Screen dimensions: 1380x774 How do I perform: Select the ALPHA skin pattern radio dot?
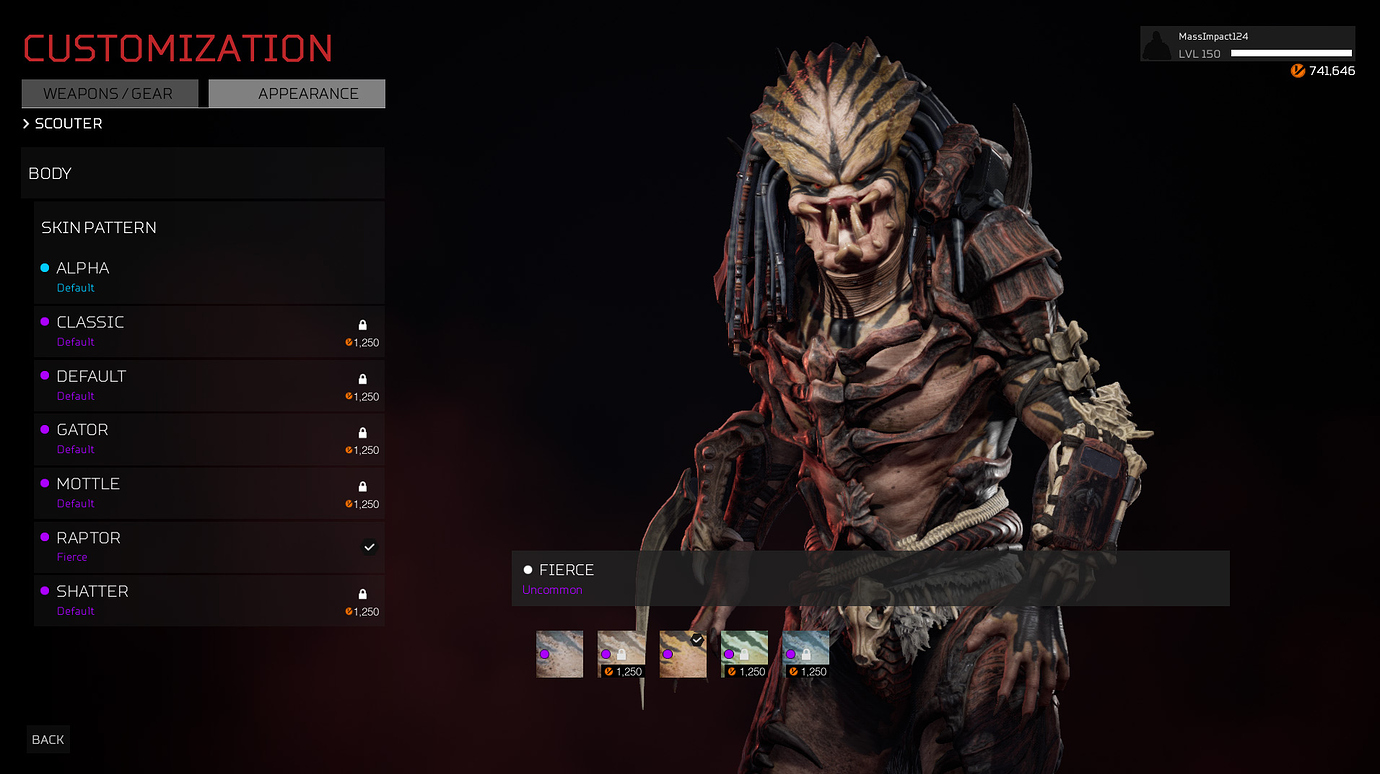pyautogui.click(x=44, y=267)
